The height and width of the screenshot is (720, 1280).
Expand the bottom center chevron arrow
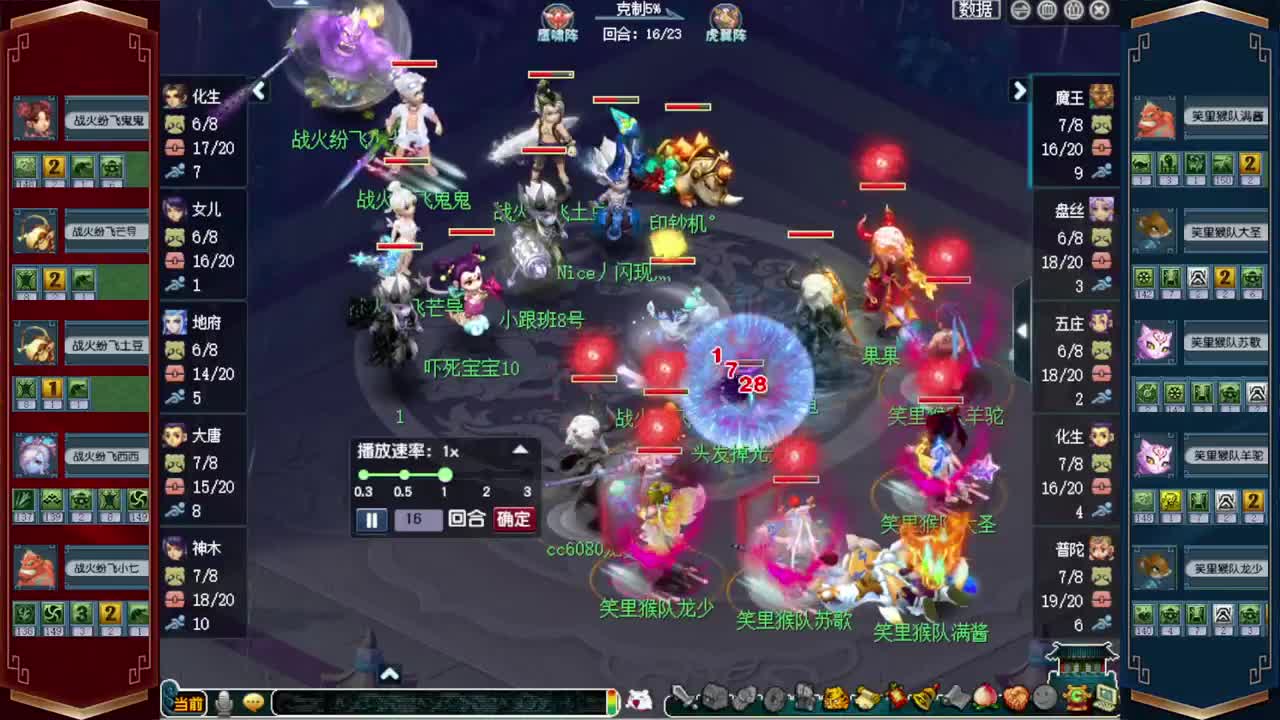[389, 674]
